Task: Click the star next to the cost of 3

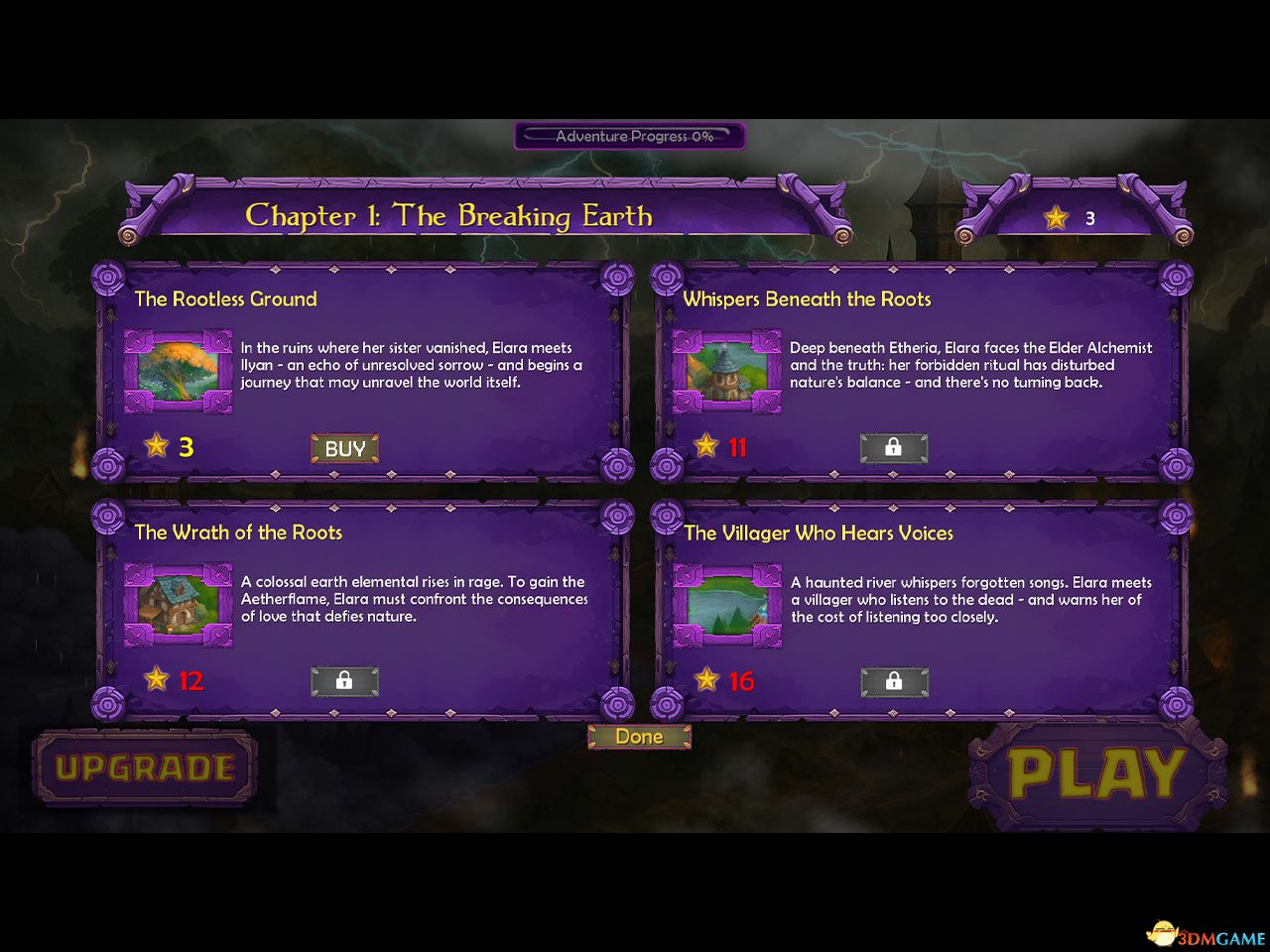Action: click(x=157, y=446)
